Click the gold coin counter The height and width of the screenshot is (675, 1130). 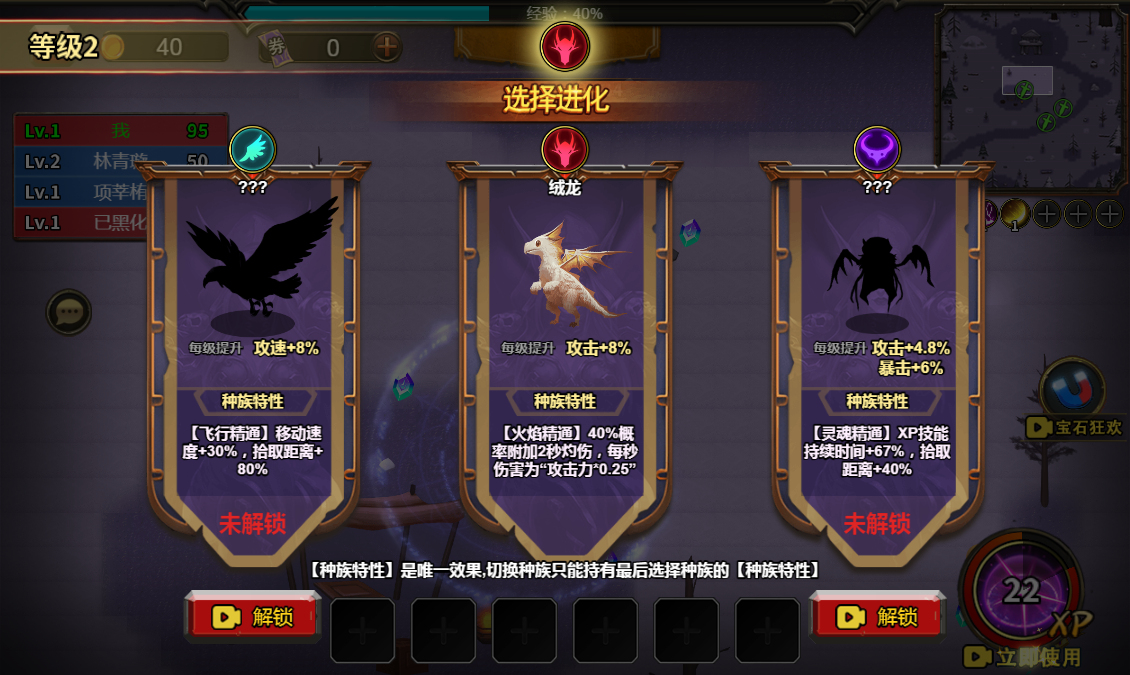(x=165, y=47)
